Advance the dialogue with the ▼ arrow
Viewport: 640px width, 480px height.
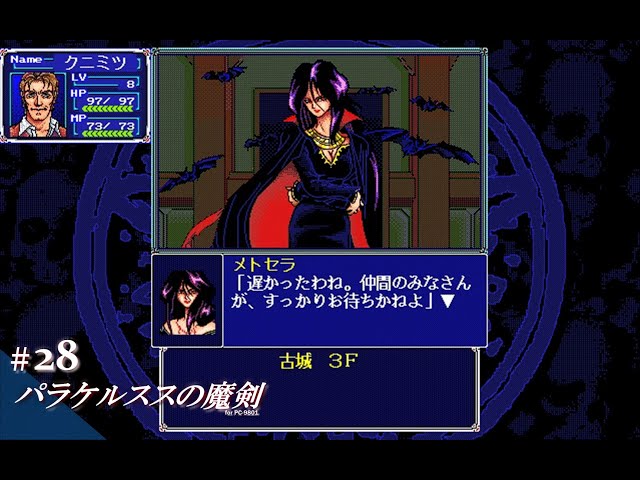point(448,303)
